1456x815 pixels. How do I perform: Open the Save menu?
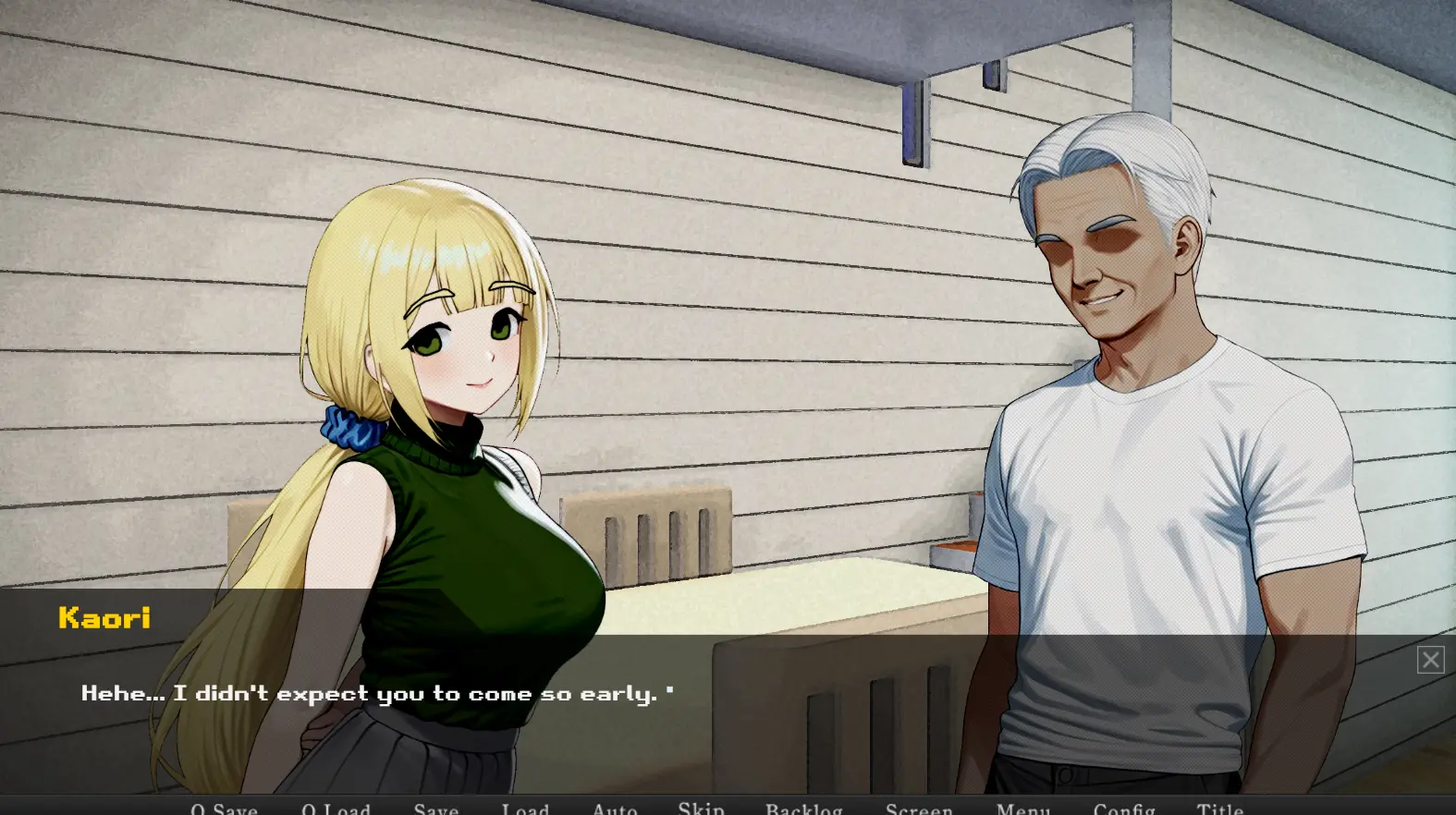click(436, 809)
